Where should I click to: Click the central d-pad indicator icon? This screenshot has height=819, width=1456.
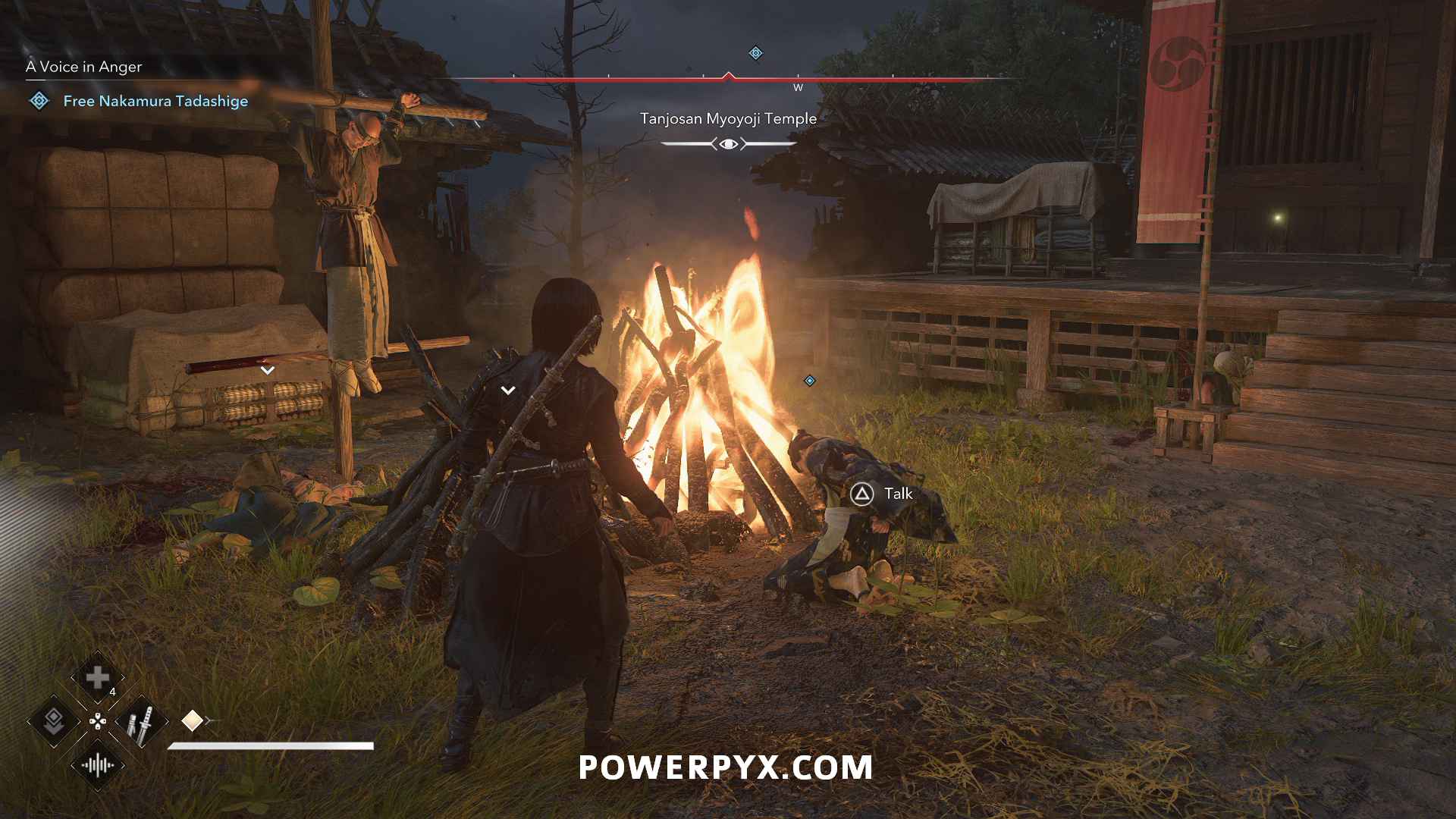98,721
